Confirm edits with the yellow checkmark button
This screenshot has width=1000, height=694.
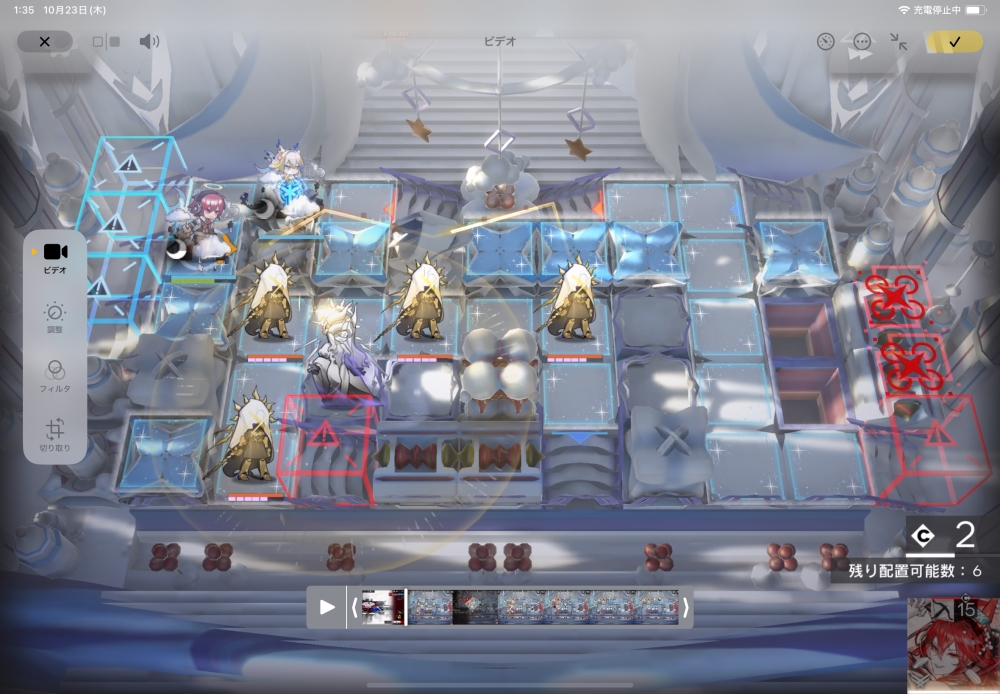click(954, 42)
